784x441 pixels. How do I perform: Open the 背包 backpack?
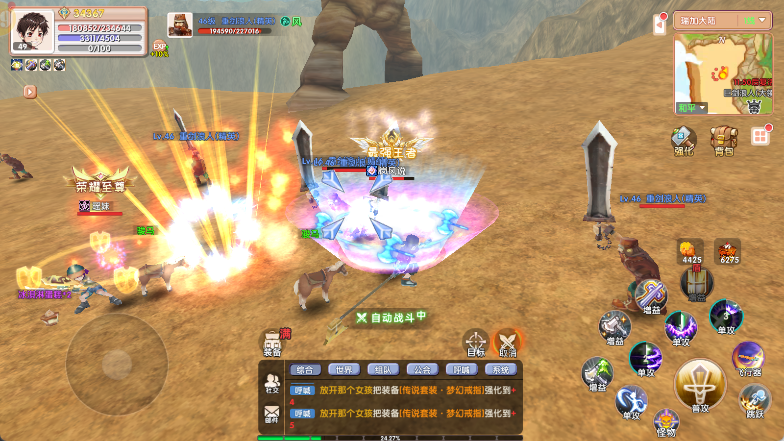[723, 141]
